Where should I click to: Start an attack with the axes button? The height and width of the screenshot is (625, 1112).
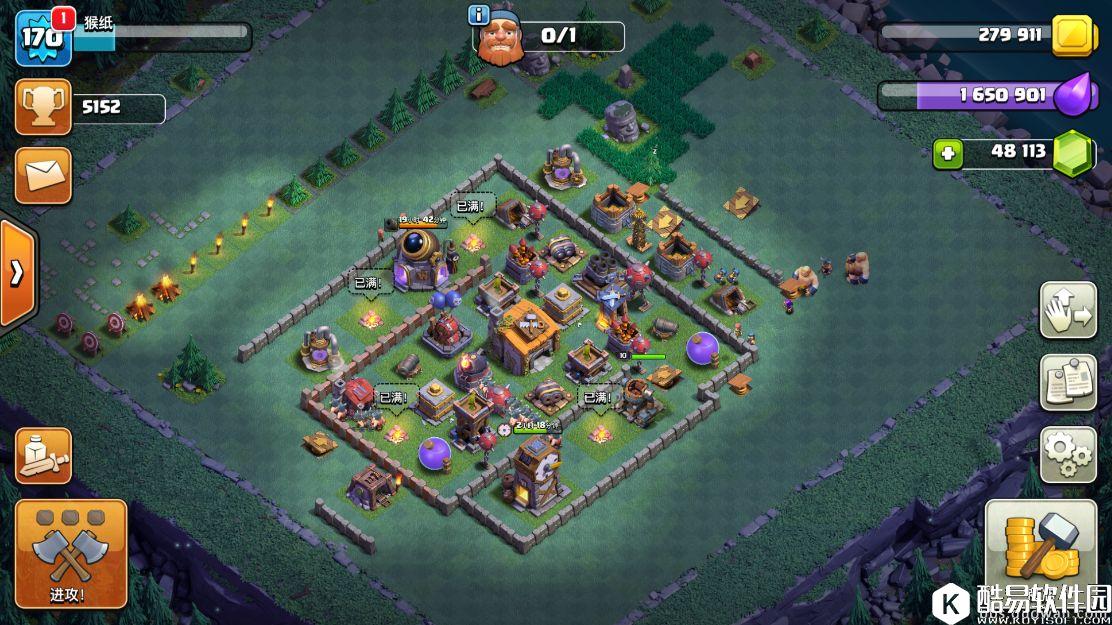point(70,553)
